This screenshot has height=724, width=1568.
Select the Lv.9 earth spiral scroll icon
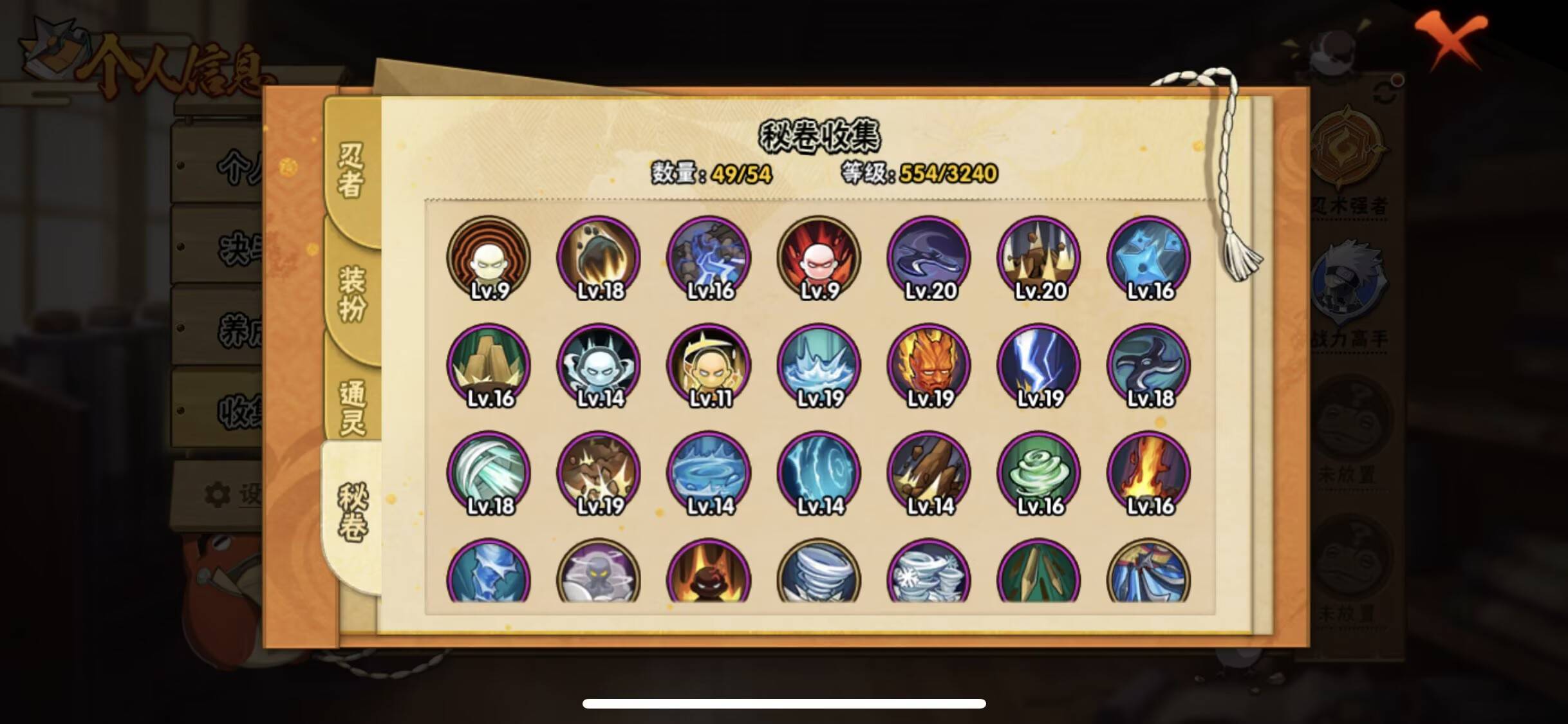coord(489,257)
